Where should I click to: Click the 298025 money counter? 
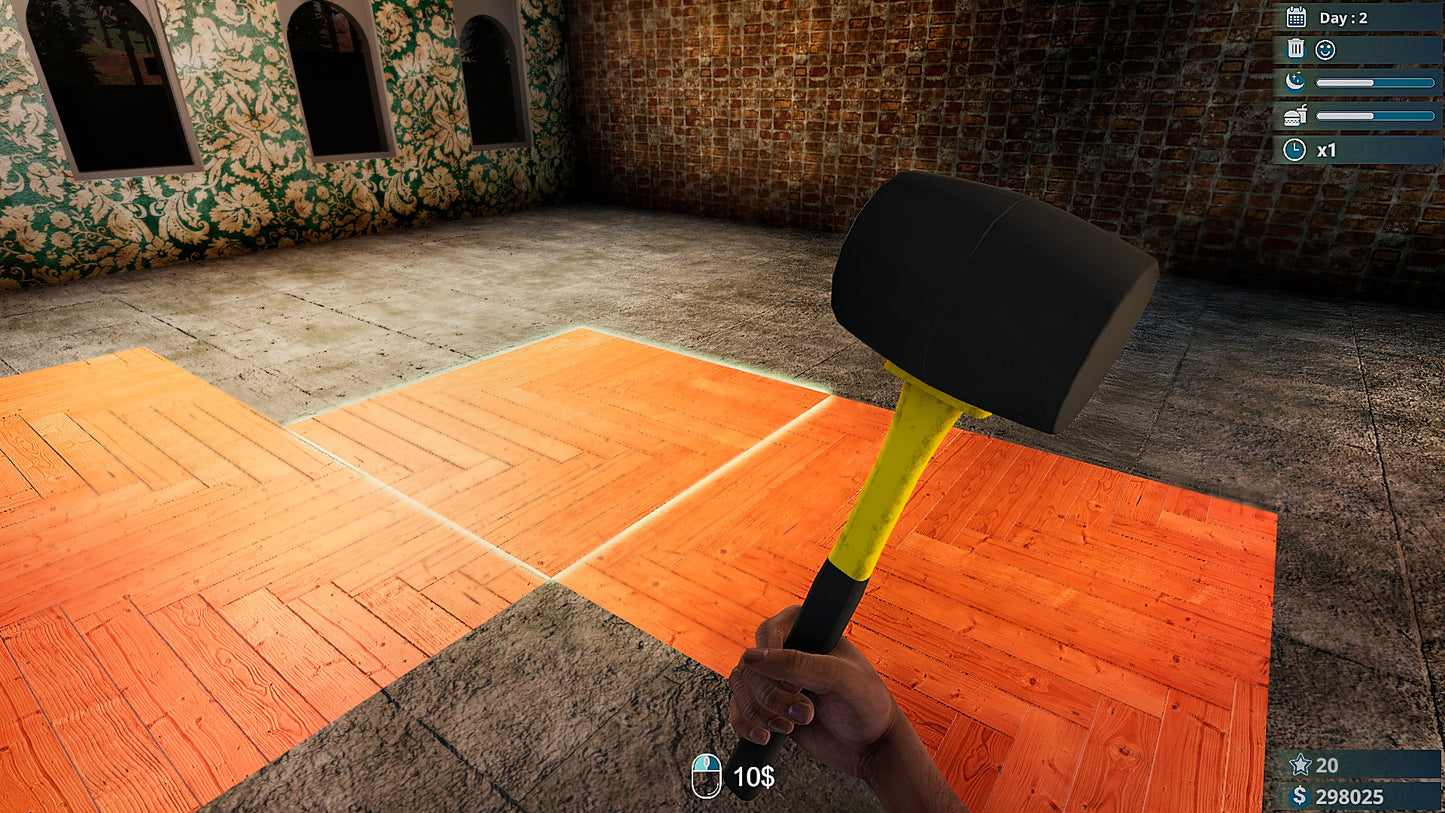click(x=1352, y=796)
